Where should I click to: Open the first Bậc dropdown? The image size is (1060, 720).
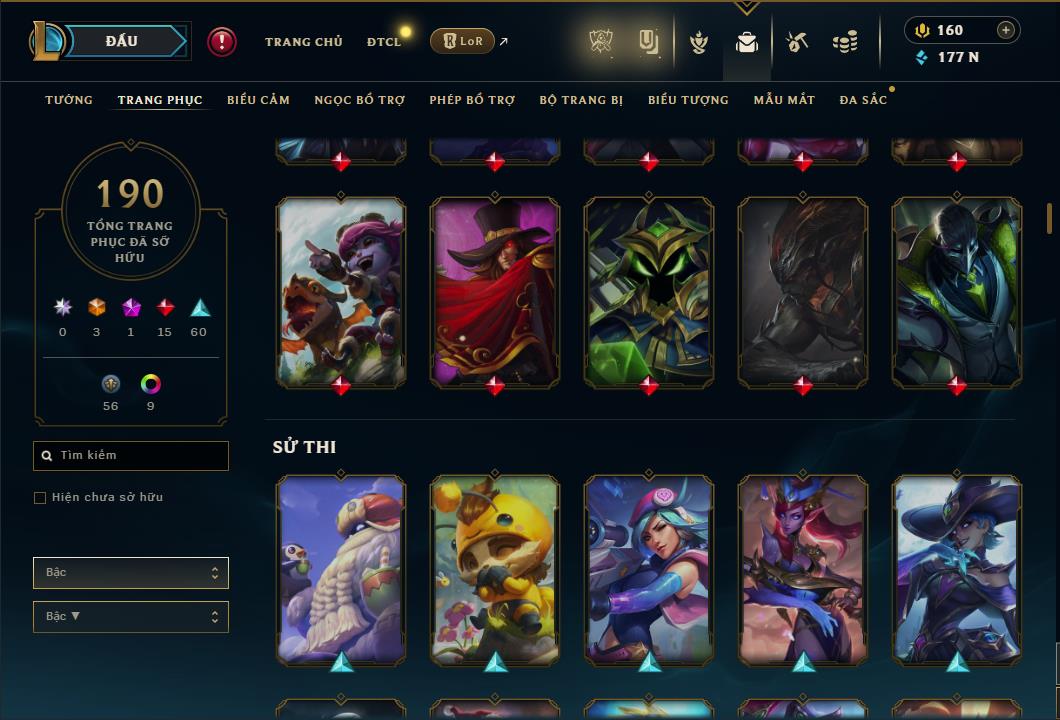pos(131,573)
